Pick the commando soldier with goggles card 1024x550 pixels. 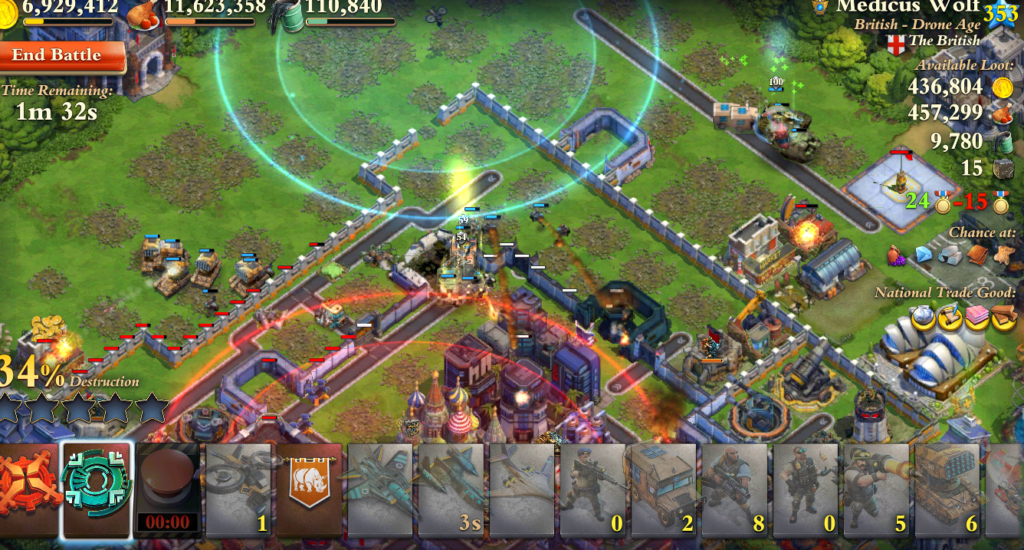[x=804, y=490]
